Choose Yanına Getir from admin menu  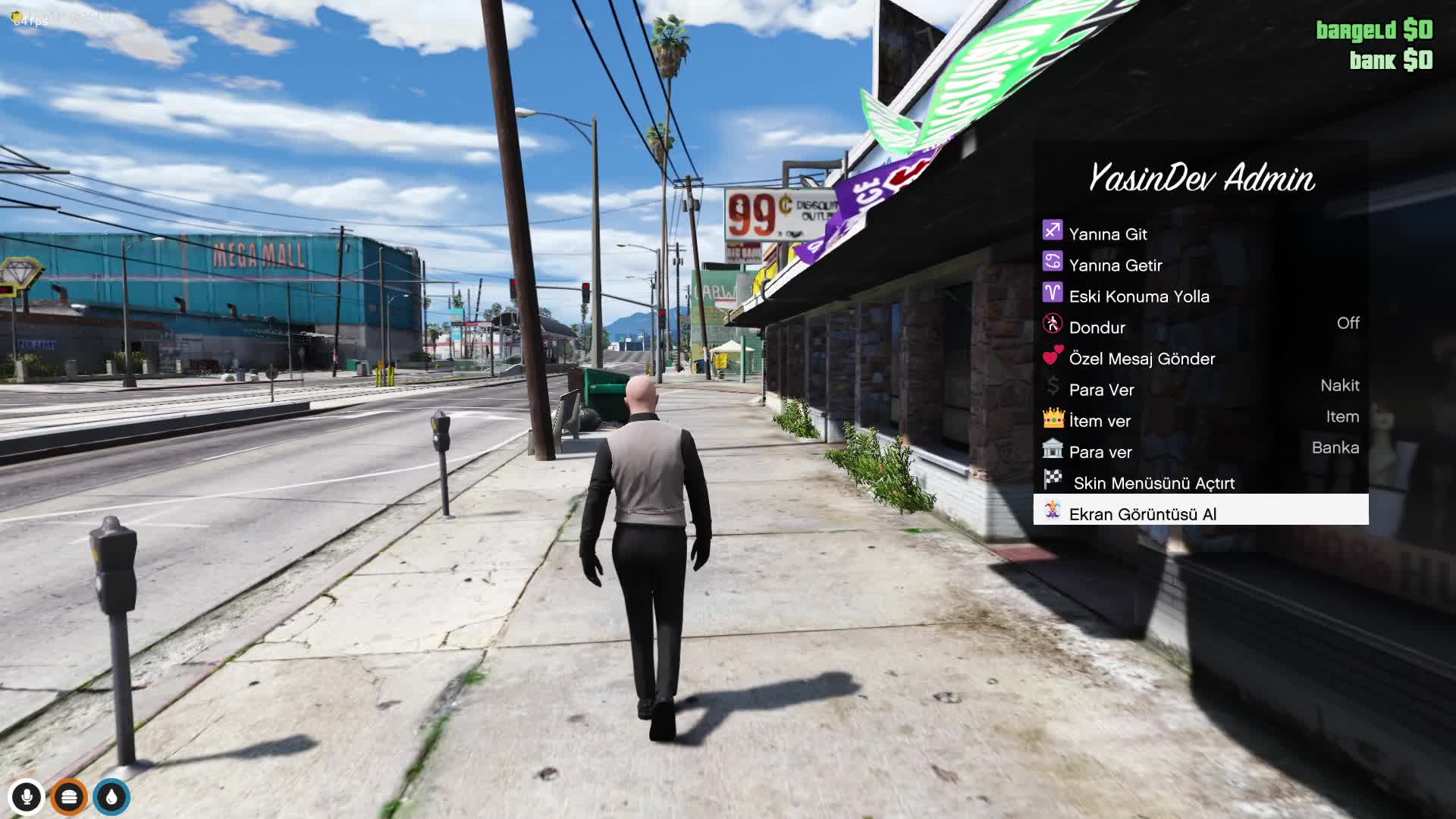(x=1200, y=265)
